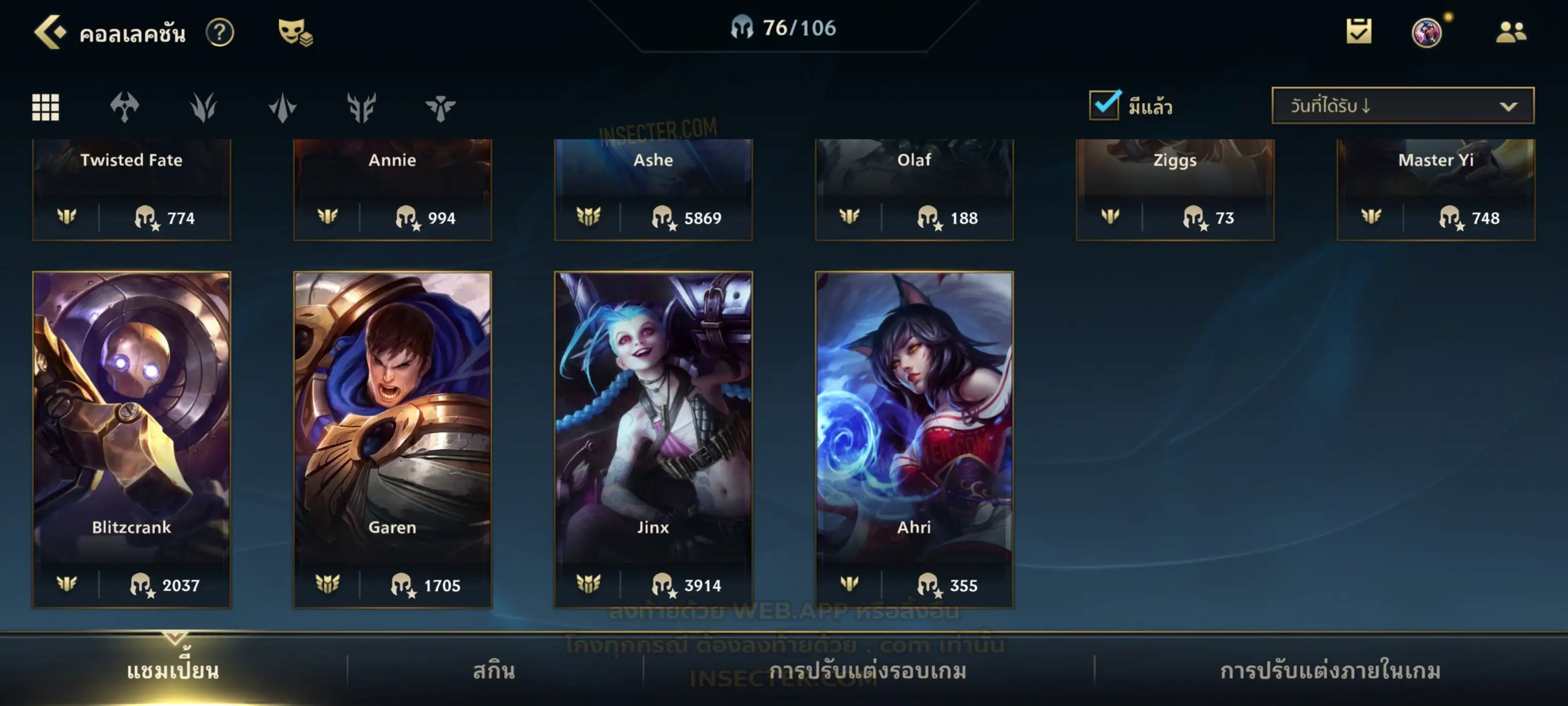Open the friends list icon
Image resolution: width=1568 pixels, height=706 pixels.
pos(1510,32)
